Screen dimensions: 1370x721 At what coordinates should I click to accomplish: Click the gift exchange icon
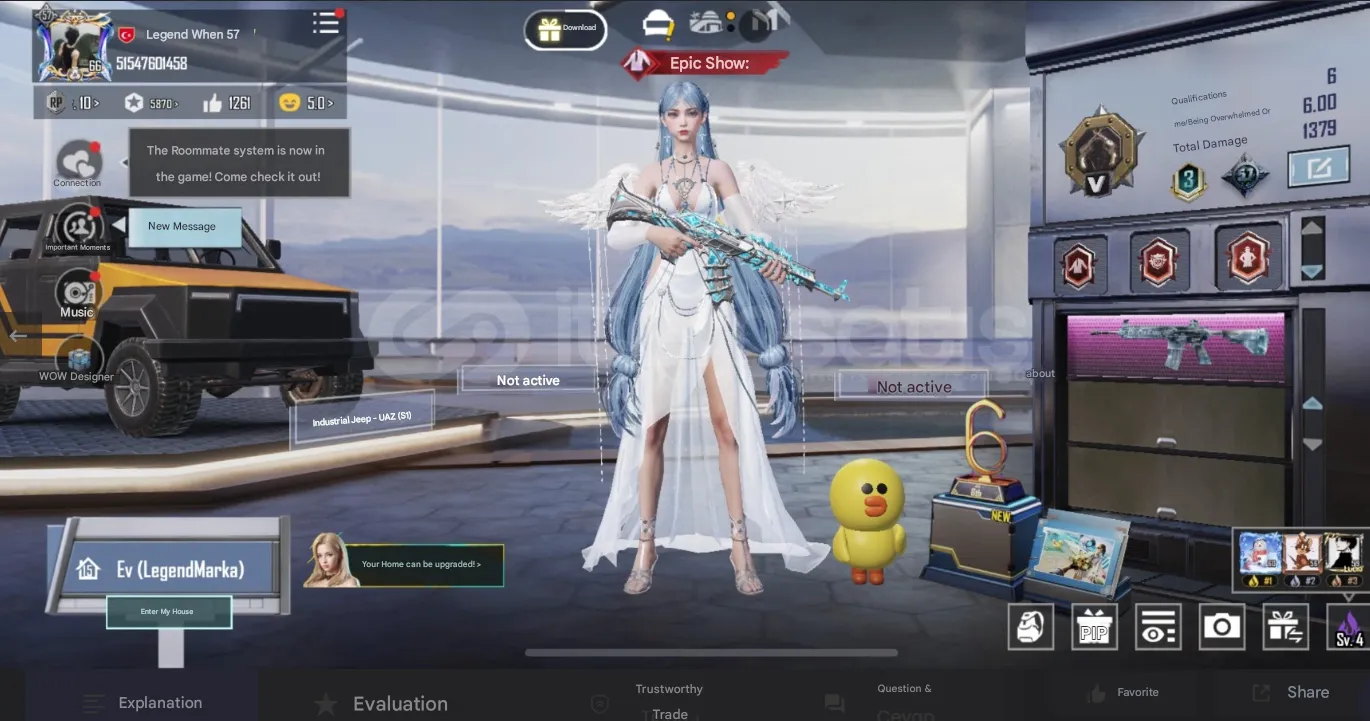[1286, 626]
